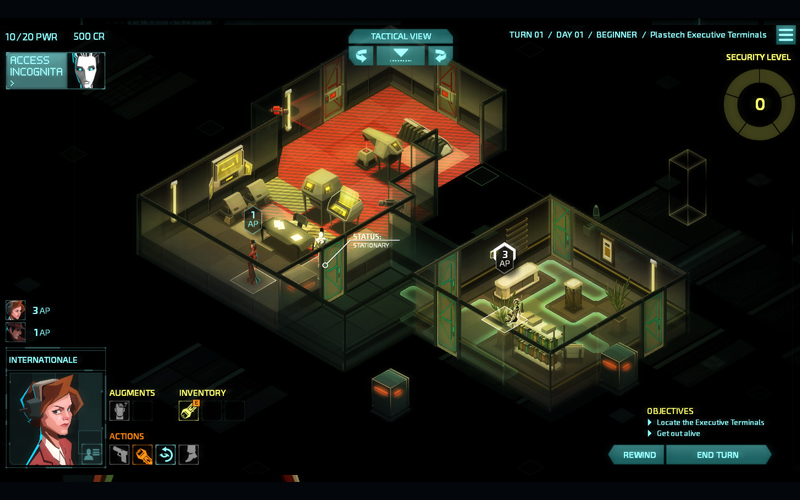Select the yellow item in the inventory

pyautogui.click(x=188, y=410)
